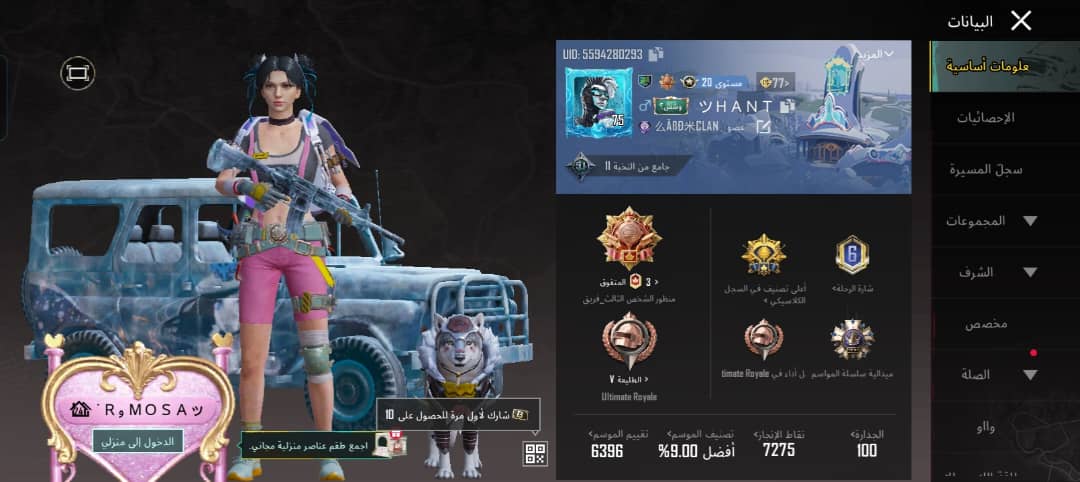Switch to the الإحصائيات statistics tab
1080x482 pixels.
tap(985, 118)
